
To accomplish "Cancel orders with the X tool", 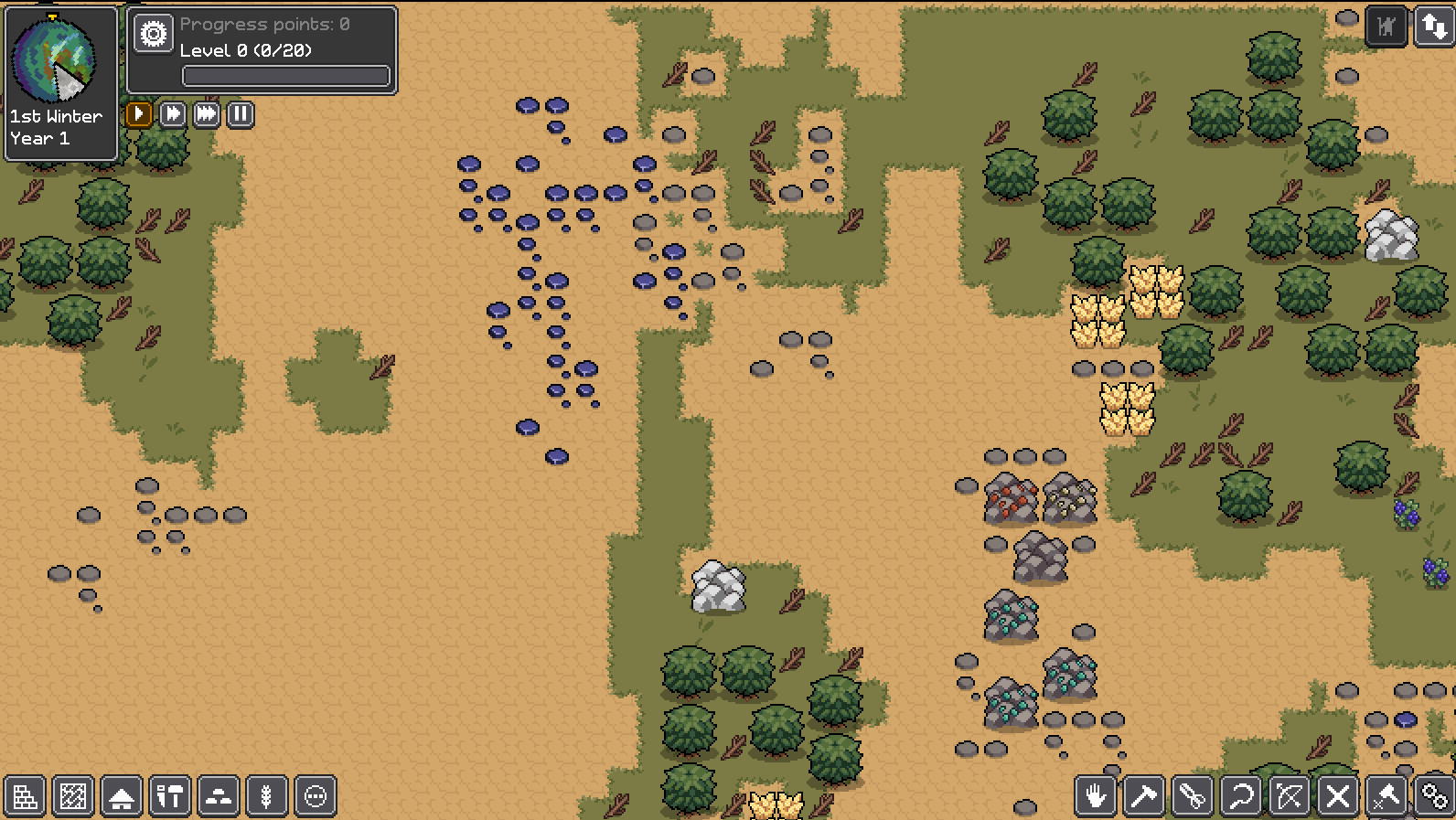I will coord(1340,795).
